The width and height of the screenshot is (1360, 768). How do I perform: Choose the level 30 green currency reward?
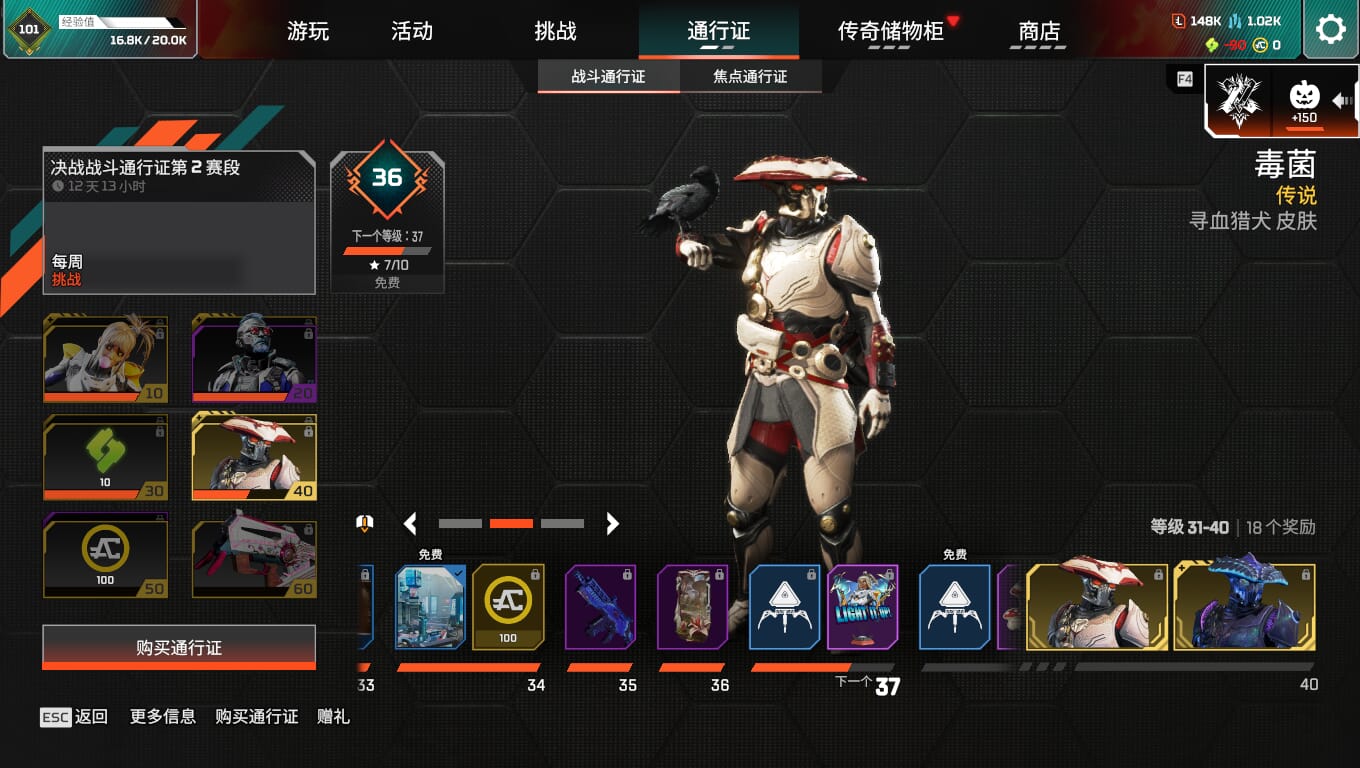point(105,457)
